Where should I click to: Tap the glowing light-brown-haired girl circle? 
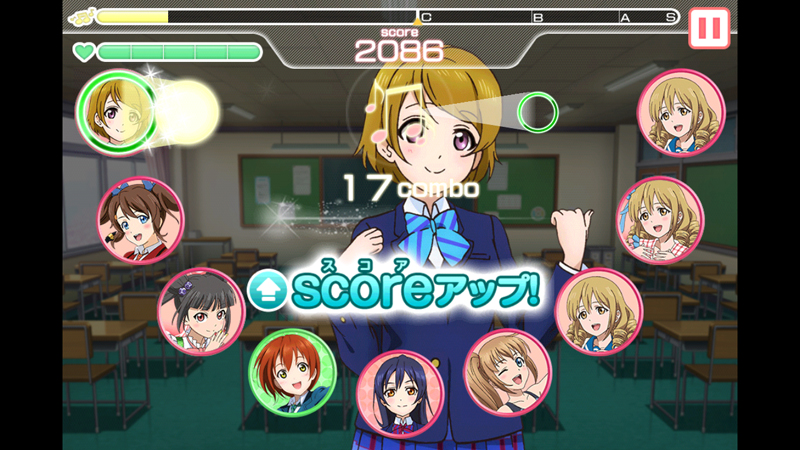tap(118, 110)
